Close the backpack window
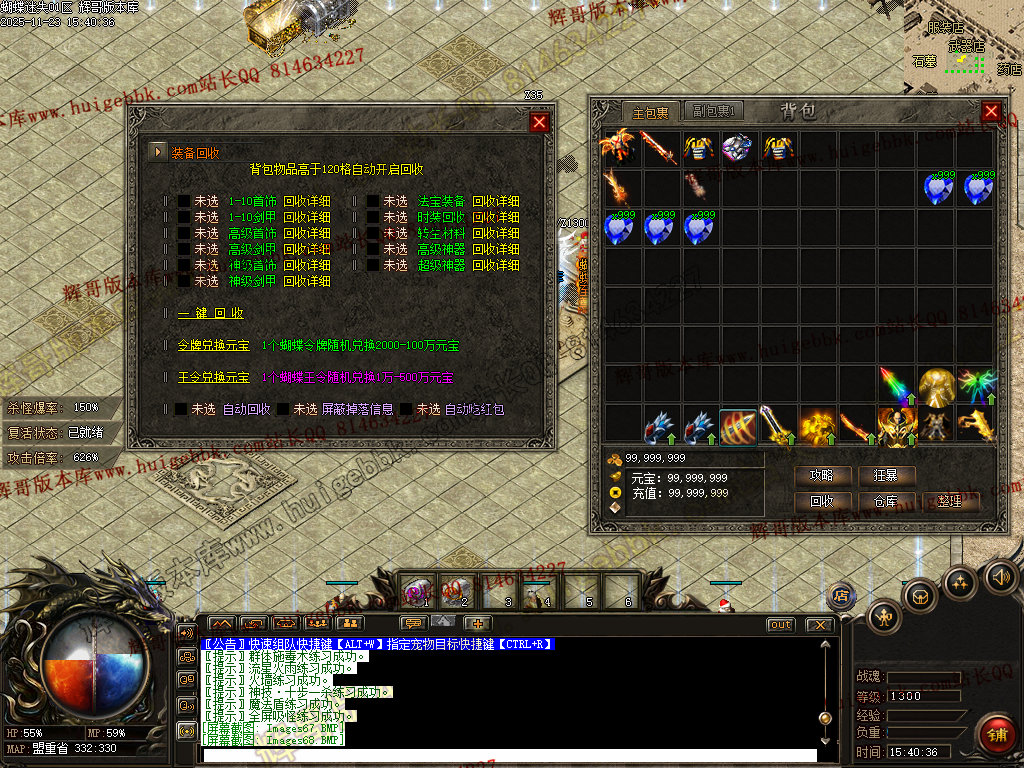 (991, 111)
